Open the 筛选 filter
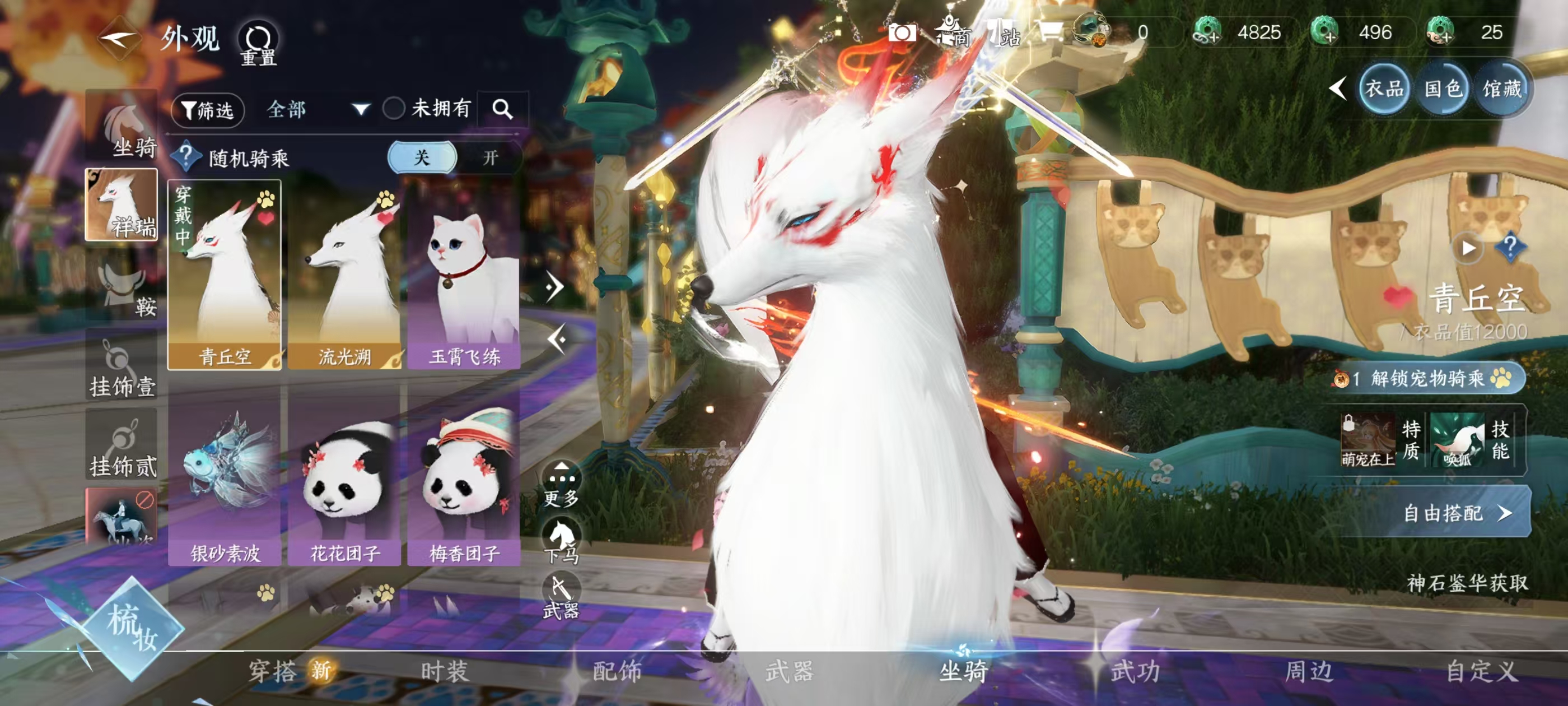This screenshot has height=706, width=1568. (x=208, y=110)
